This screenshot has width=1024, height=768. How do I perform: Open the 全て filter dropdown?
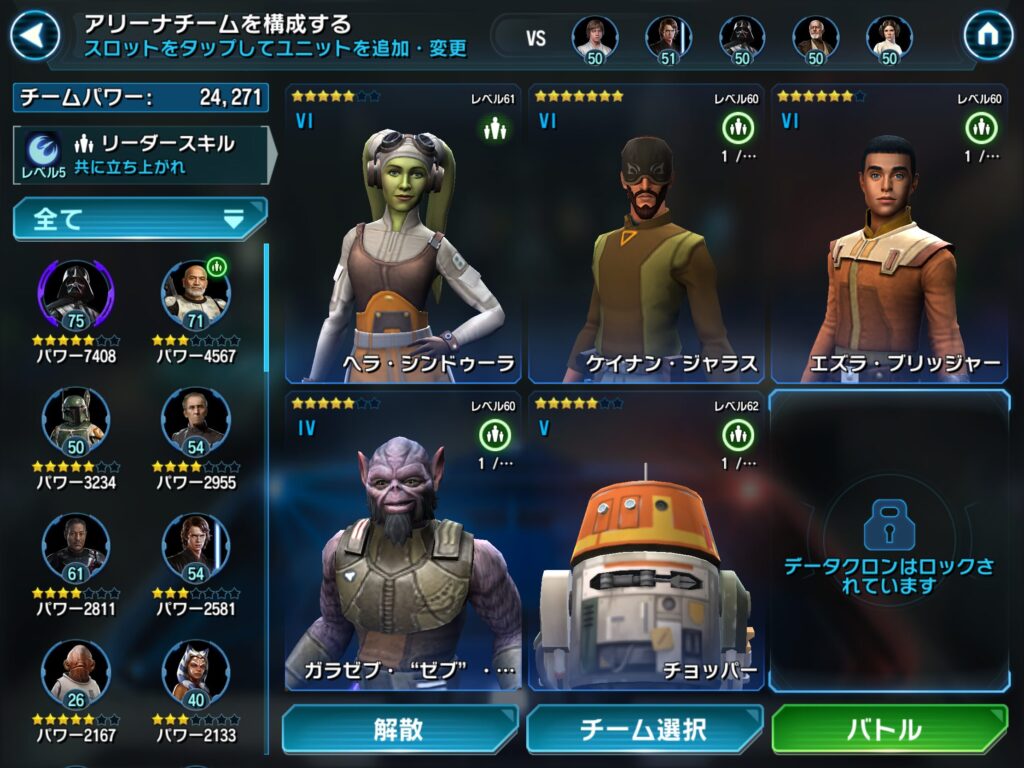(140, 219)
